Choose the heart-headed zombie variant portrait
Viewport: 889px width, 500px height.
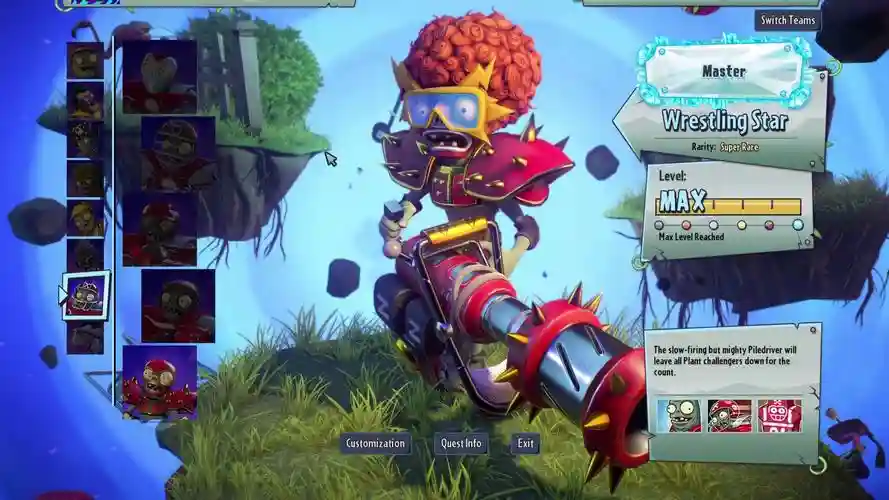[x=159, y=77]
